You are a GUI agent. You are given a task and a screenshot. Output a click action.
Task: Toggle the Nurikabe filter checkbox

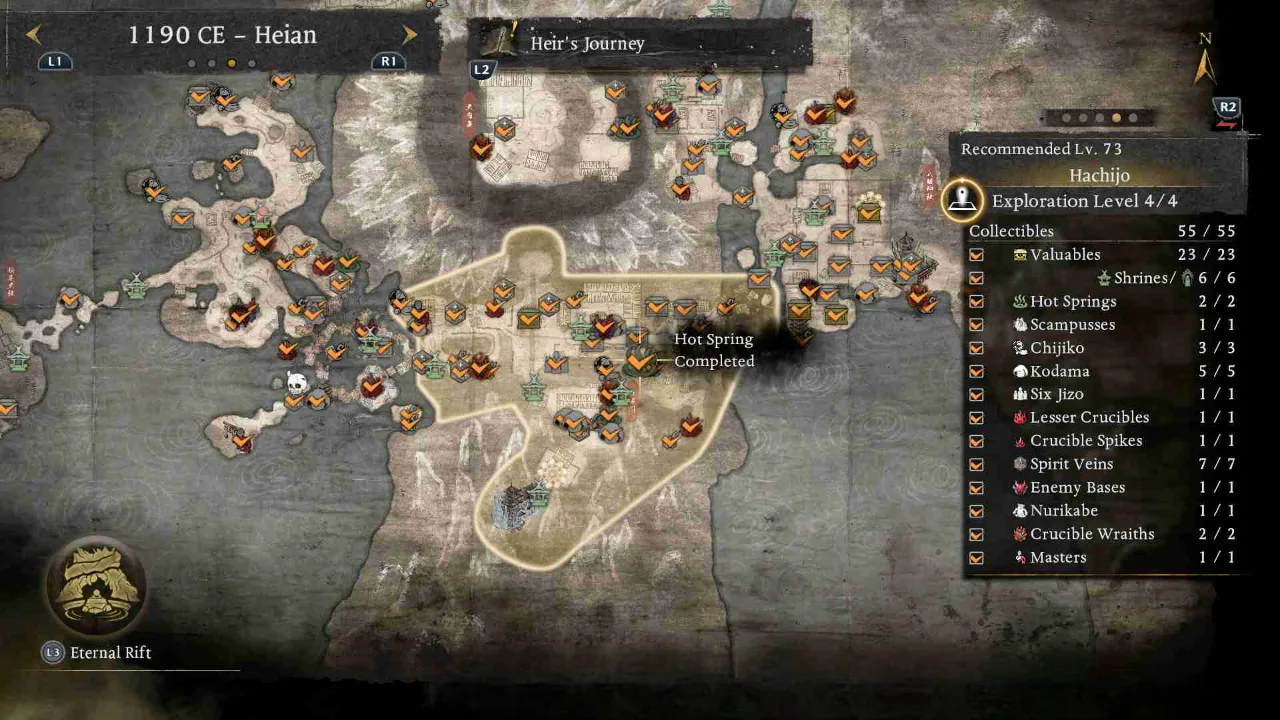[976, 511]
